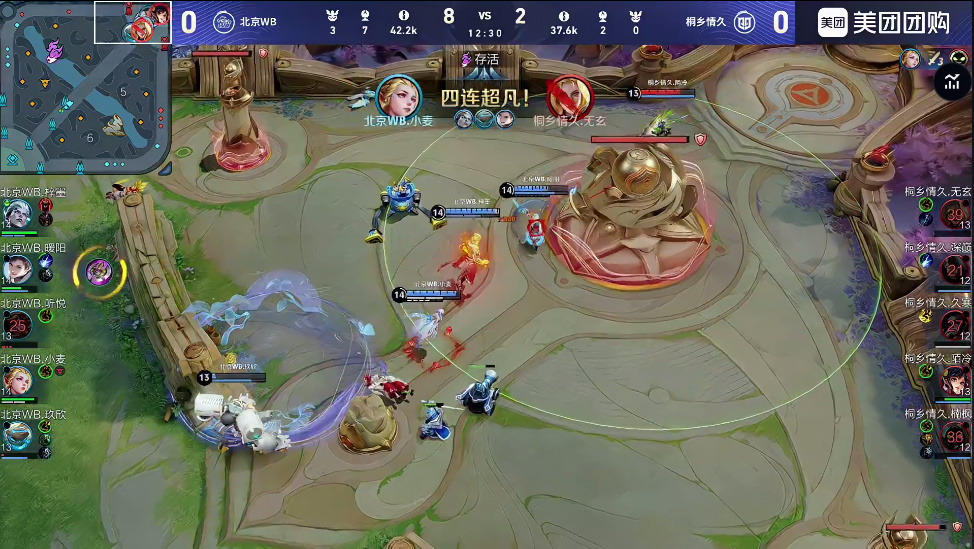Select 北京WB.玖欣's player portrait
The height and width of the screenshot is (549, 974).
17,435
